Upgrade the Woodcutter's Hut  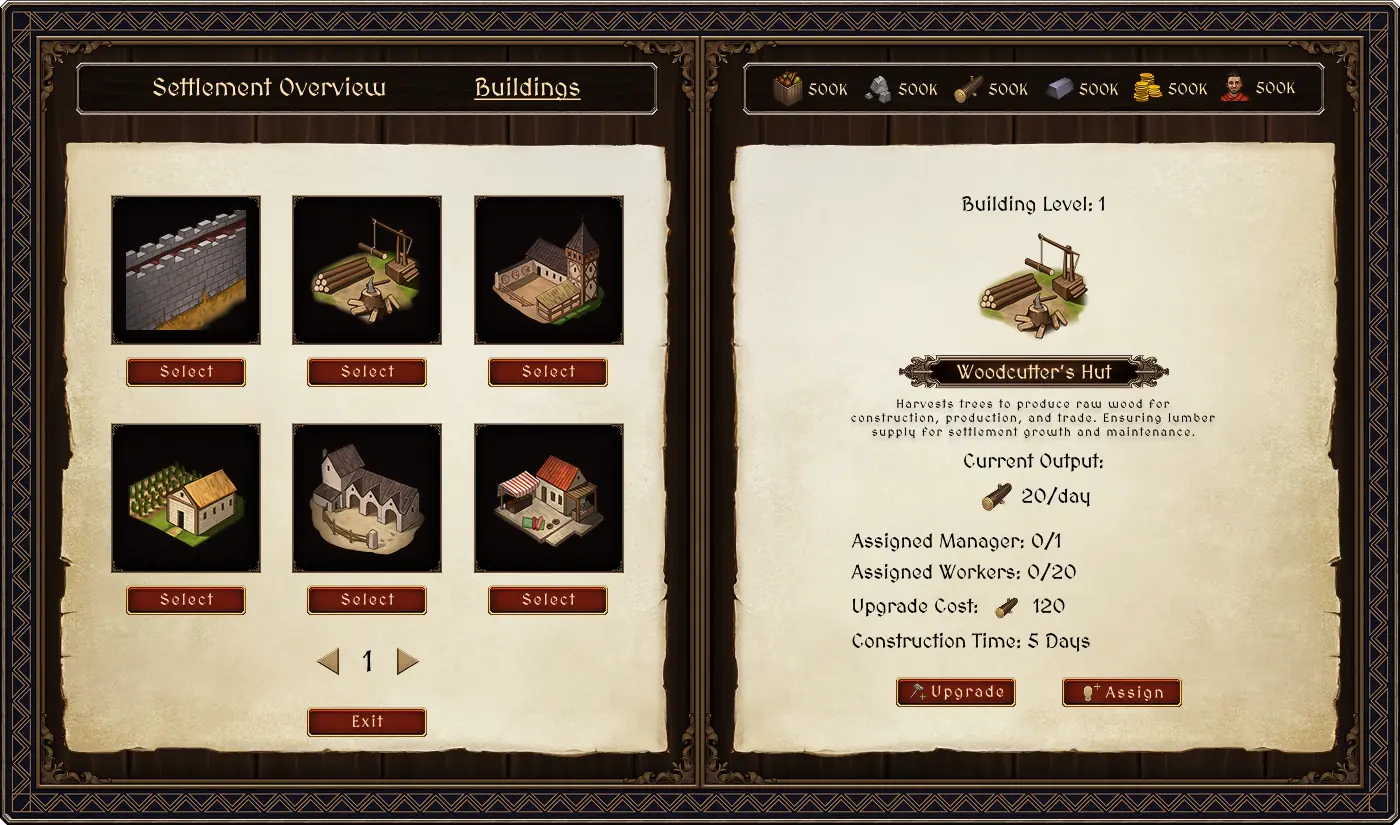pos(956,692)
